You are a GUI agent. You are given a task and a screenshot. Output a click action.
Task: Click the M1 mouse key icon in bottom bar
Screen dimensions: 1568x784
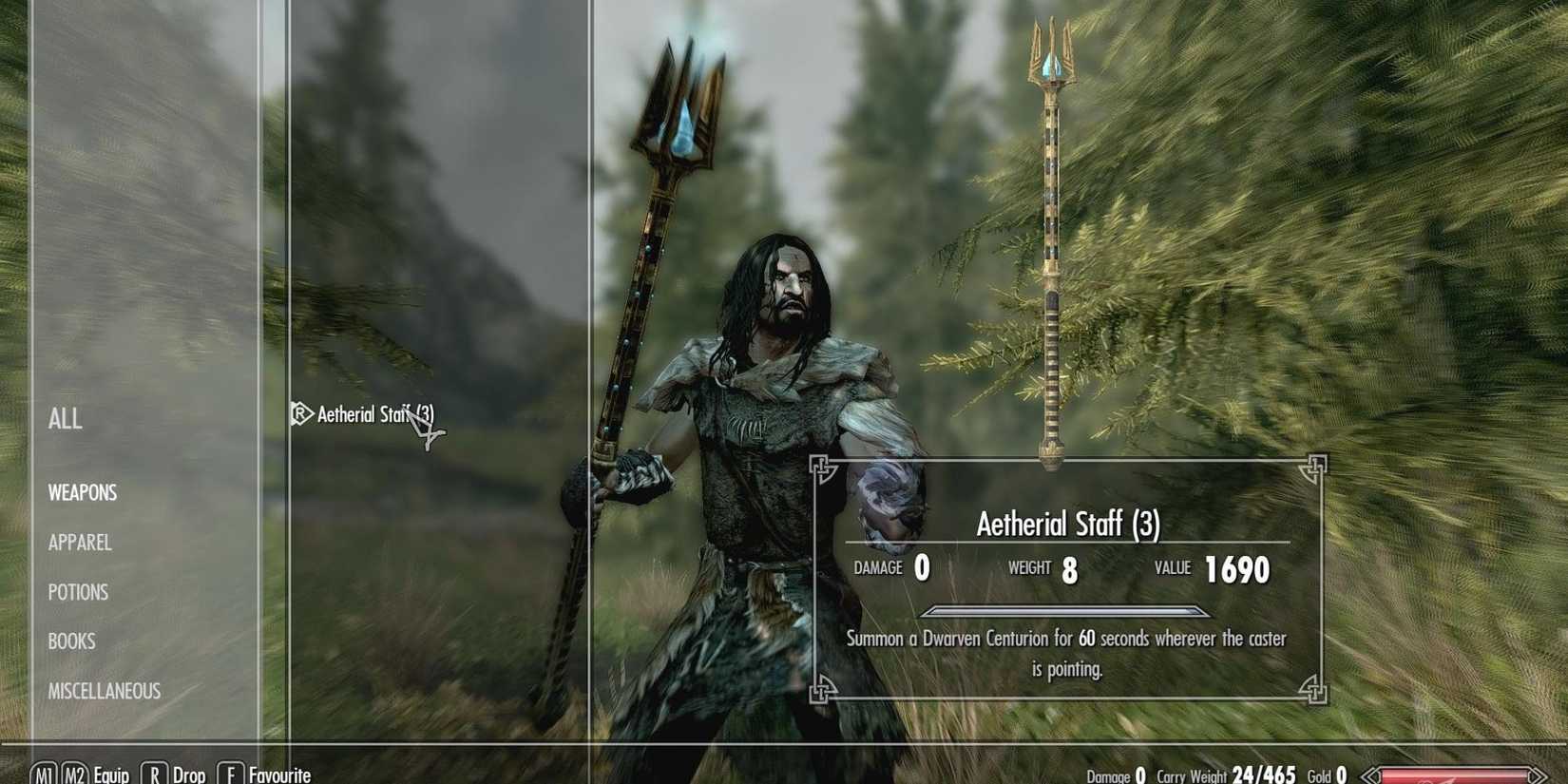click(43, 774)
